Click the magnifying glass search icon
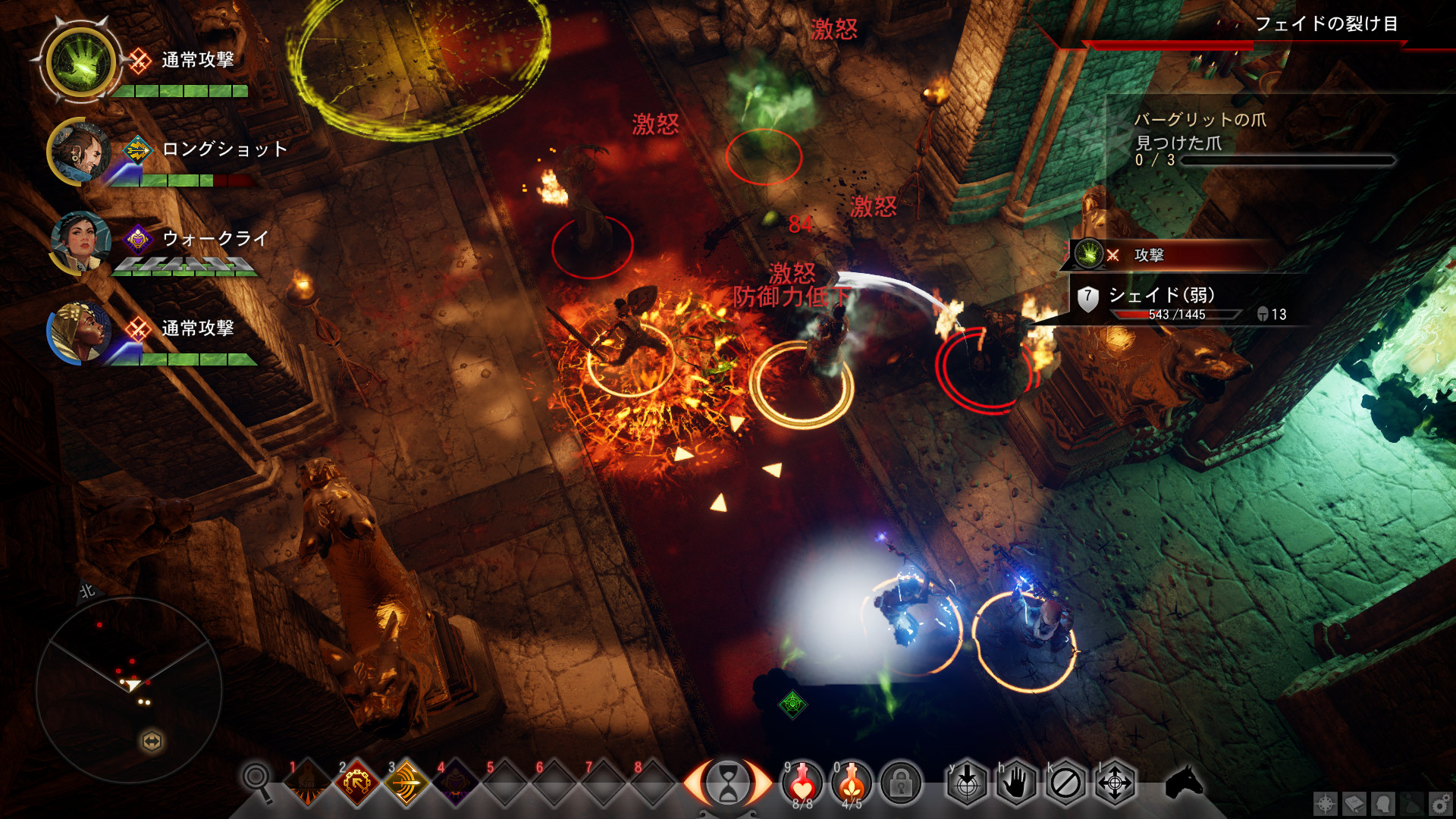 pyautogui.click(x=256, y=780)
